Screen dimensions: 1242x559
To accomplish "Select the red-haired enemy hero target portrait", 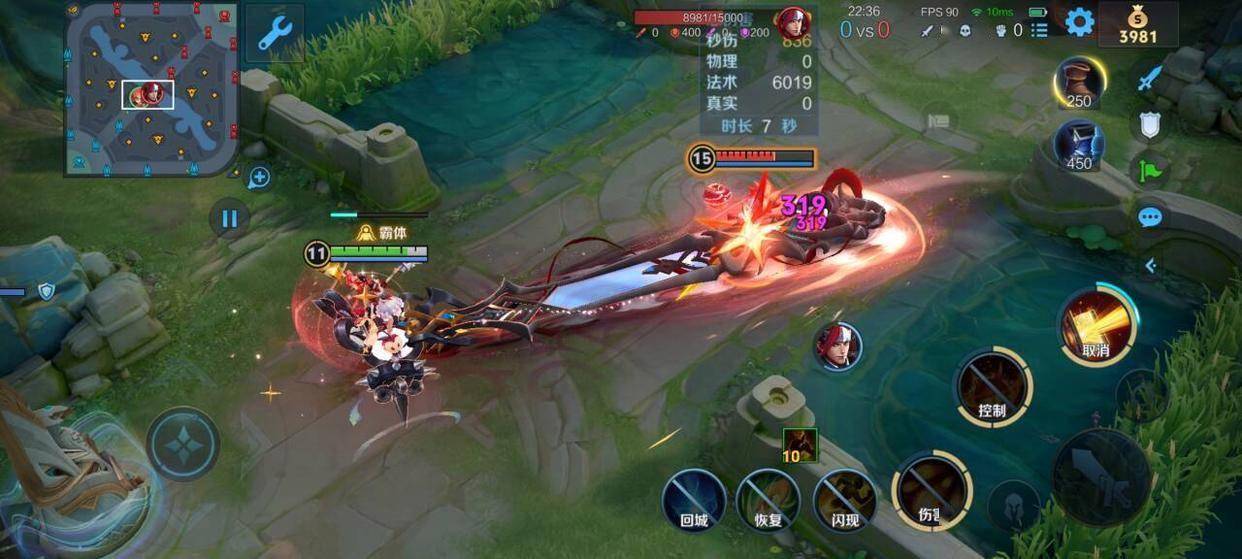I will point(838,347).
